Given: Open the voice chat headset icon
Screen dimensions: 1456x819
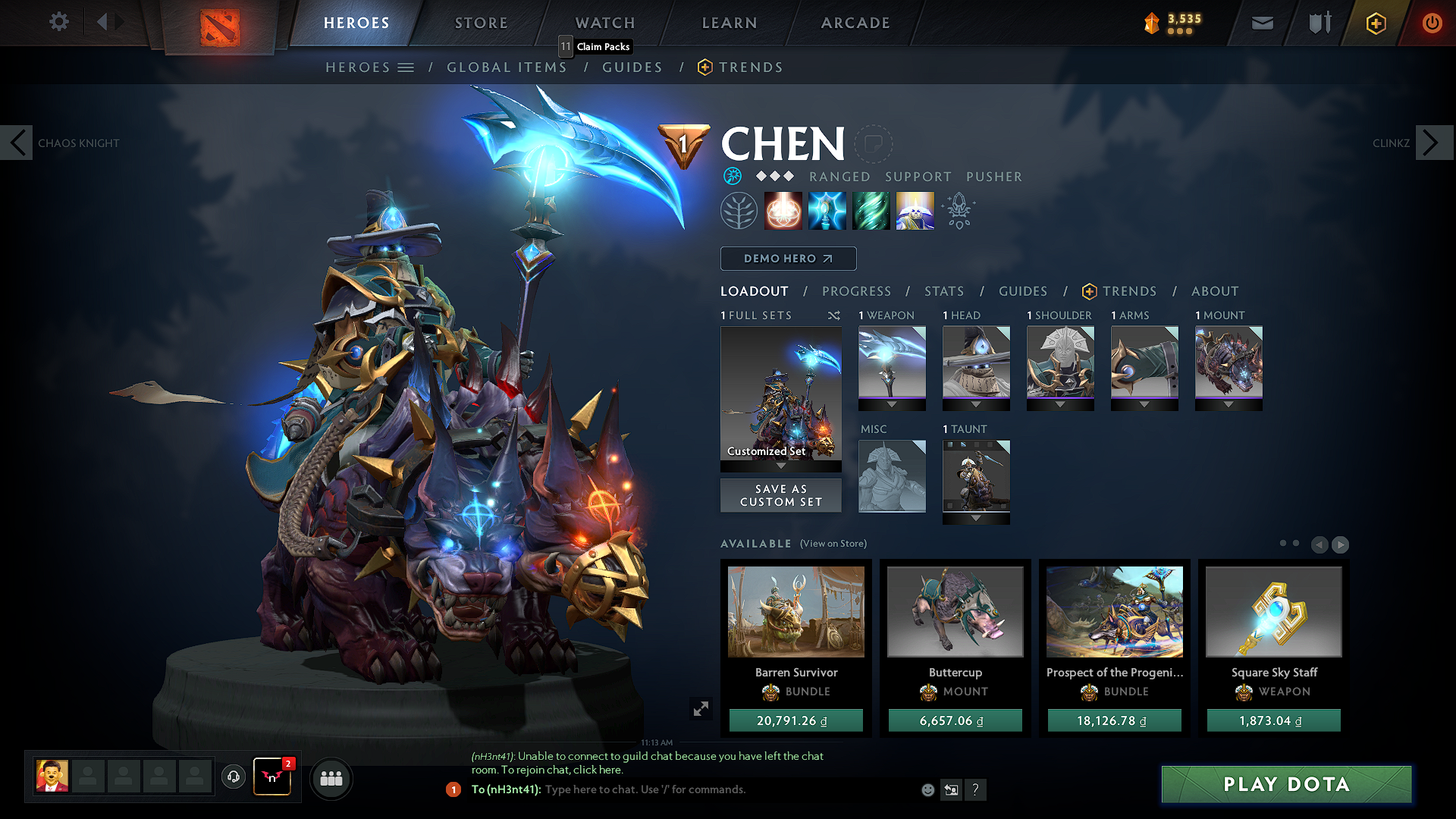Looking at the screenshot, I should pos(233,777).
